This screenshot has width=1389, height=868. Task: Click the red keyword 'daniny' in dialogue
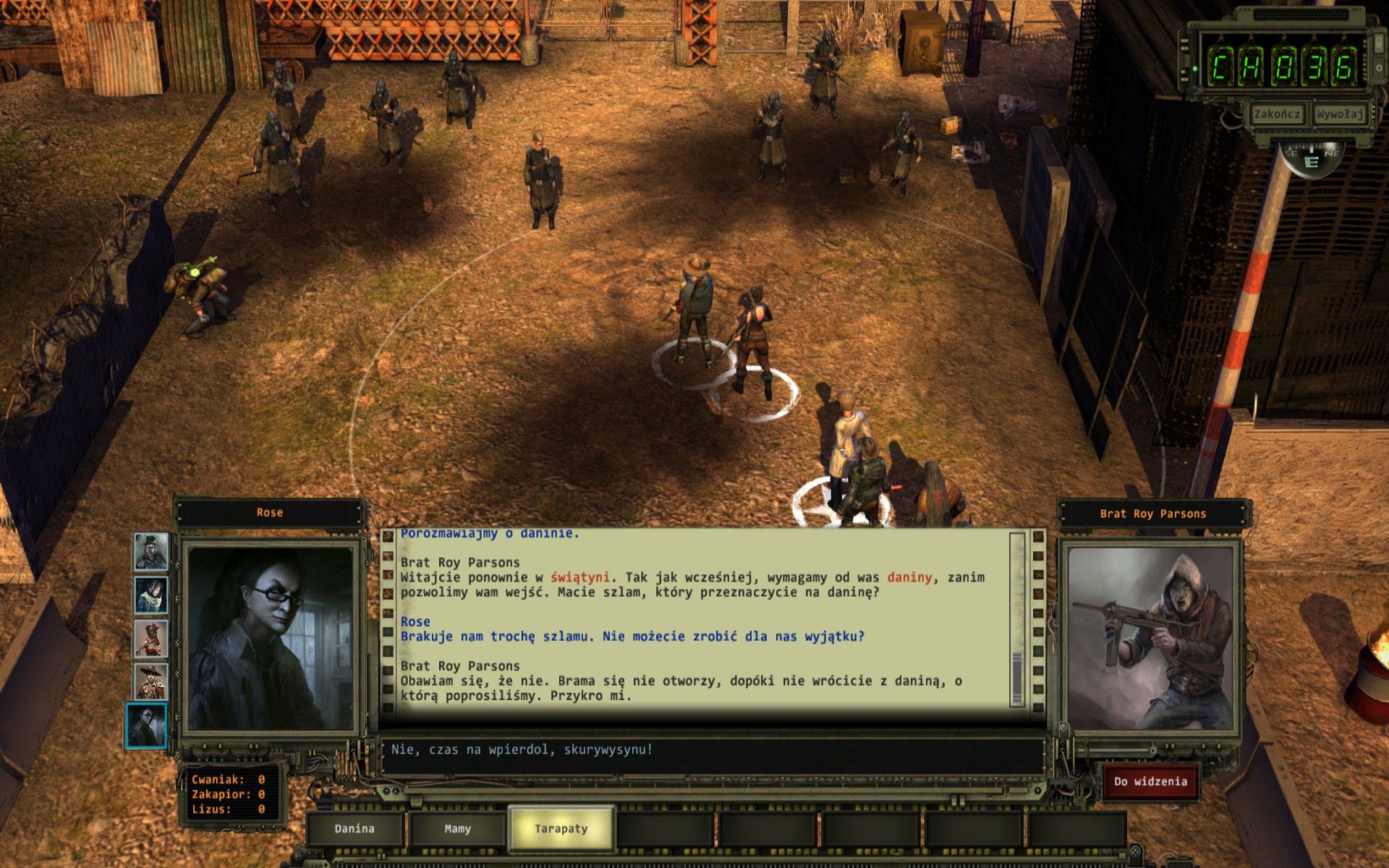[909, 578]
